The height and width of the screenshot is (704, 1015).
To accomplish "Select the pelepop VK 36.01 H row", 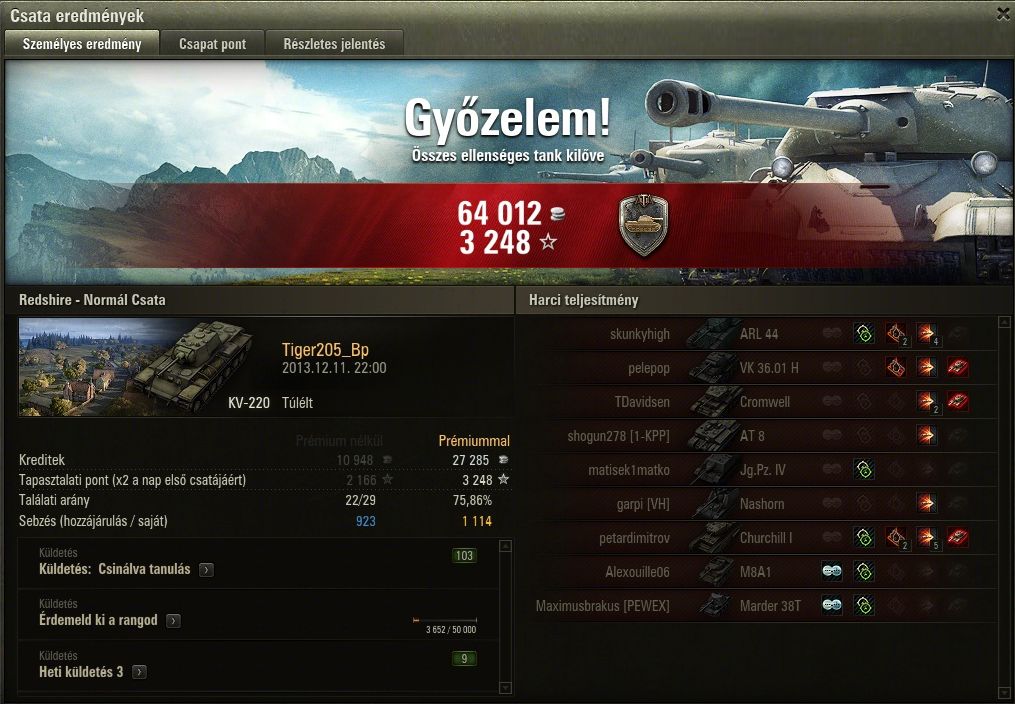I will click(760, 368).
